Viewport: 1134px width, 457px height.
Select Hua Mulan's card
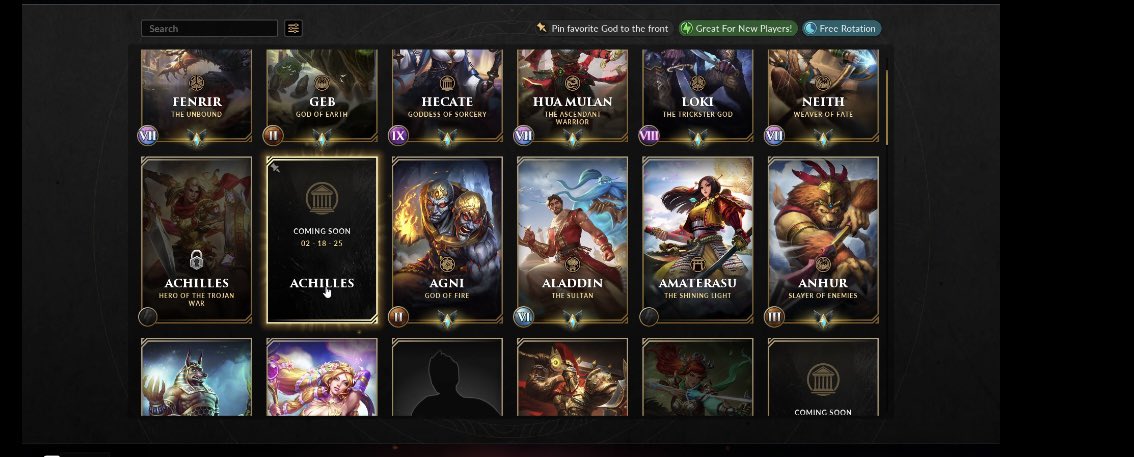[572, 95]
